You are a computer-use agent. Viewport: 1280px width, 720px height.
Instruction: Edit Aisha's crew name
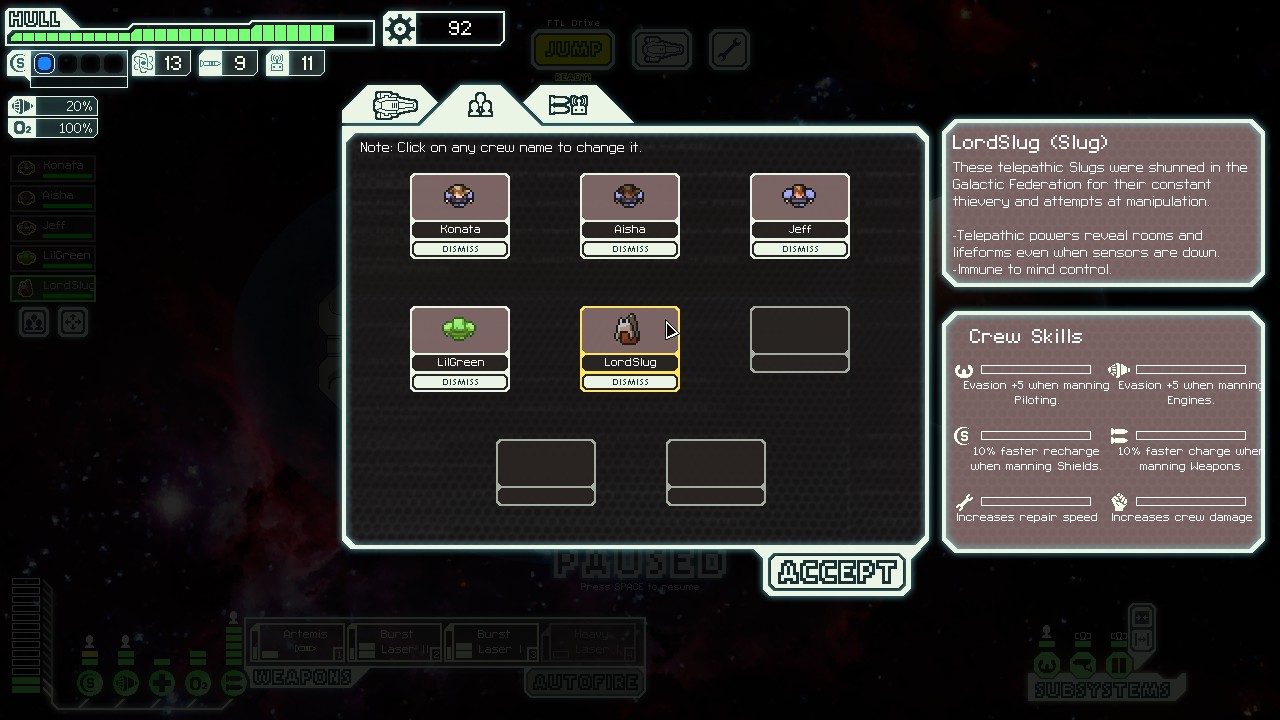click(630, 229)
